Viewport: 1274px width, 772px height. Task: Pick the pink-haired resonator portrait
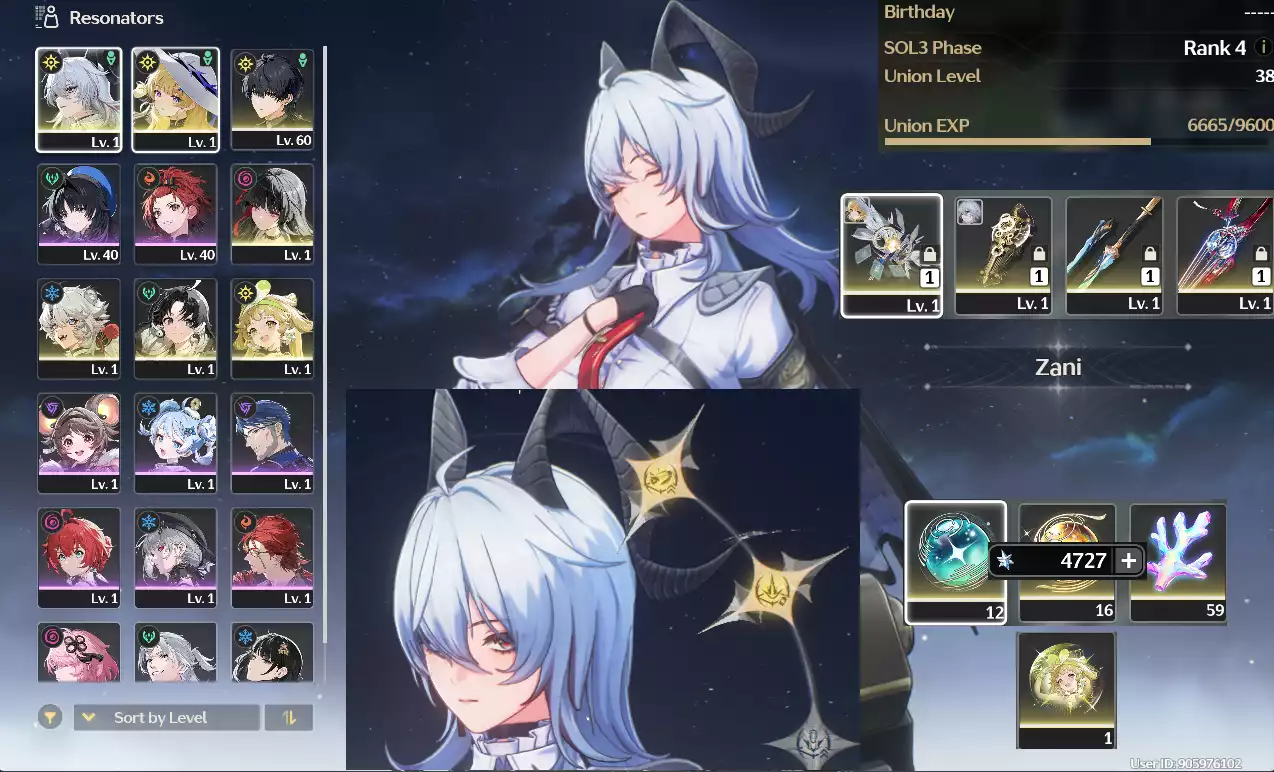[x=79, y=652]
